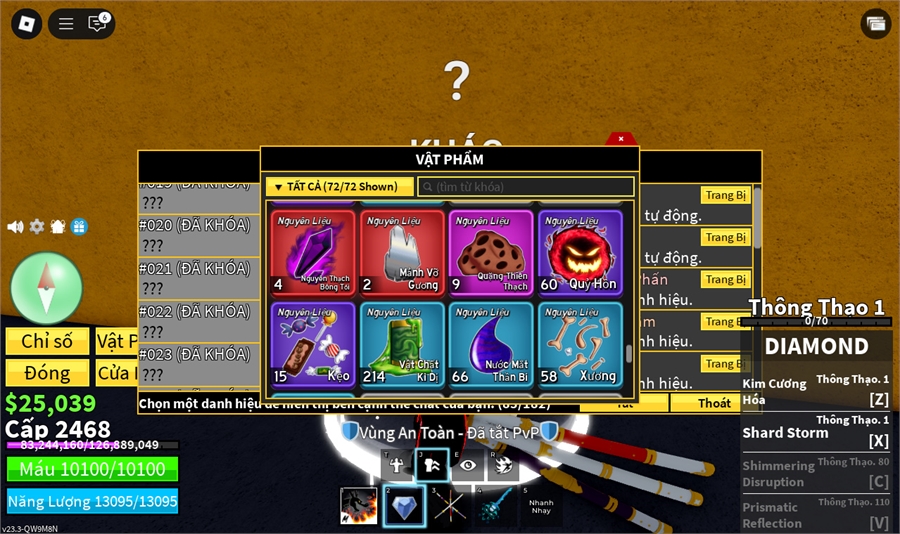
Task: Open the TẤT CẢ item filter dropdown
Action: pos(339,187)
